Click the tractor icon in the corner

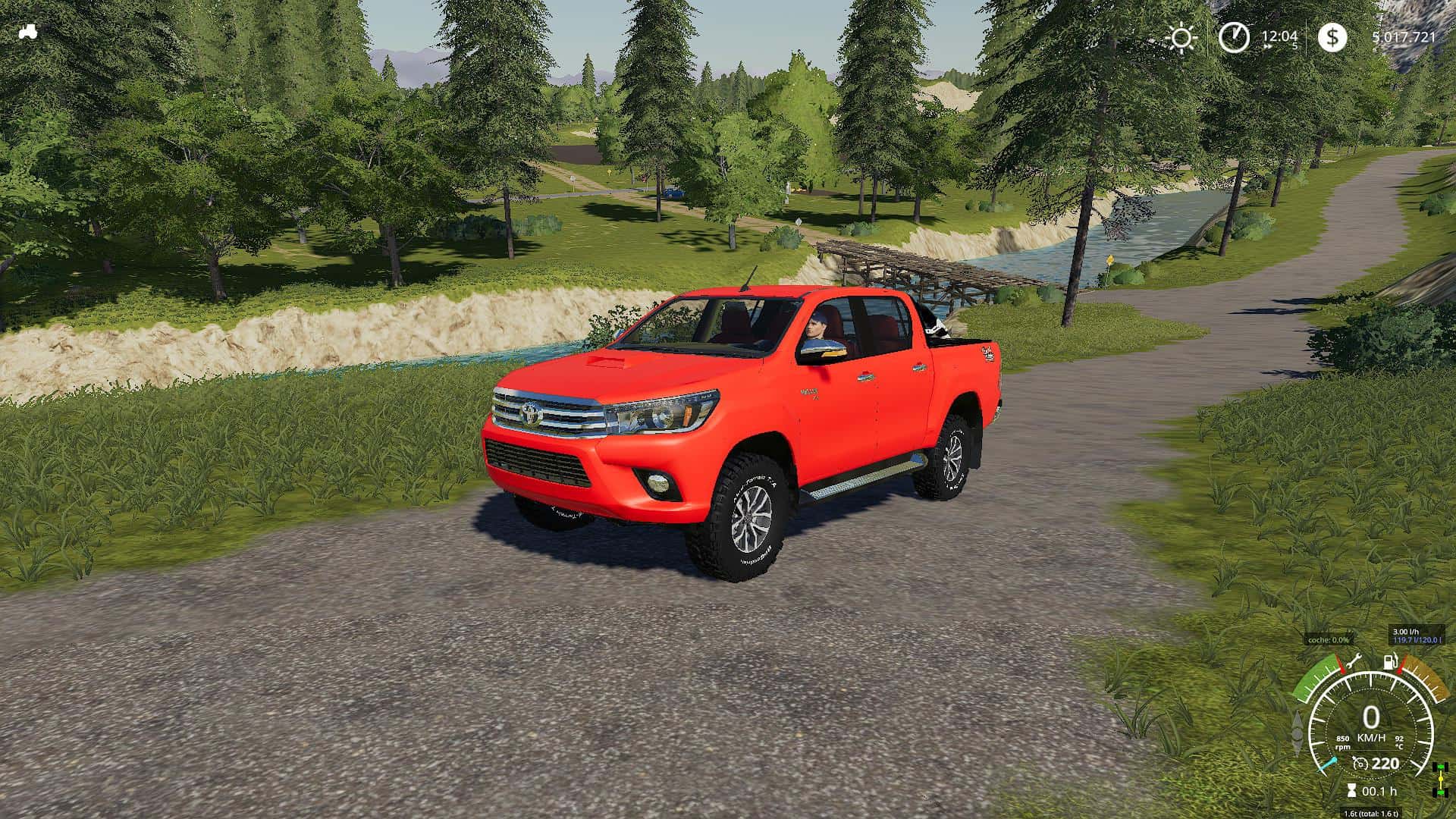30,33
